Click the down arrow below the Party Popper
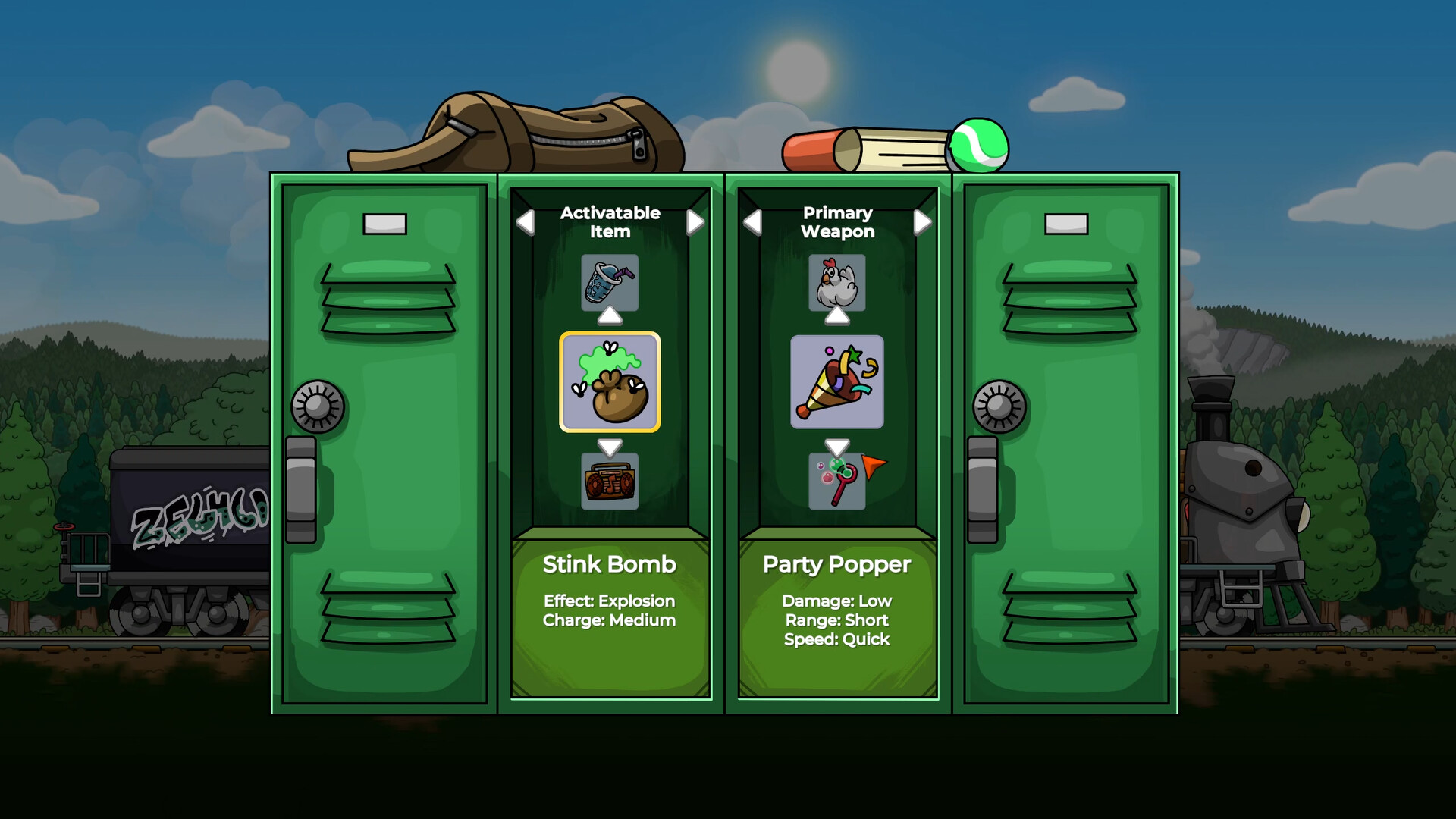This screenshot has height=819, width=1456. (836, 447)
